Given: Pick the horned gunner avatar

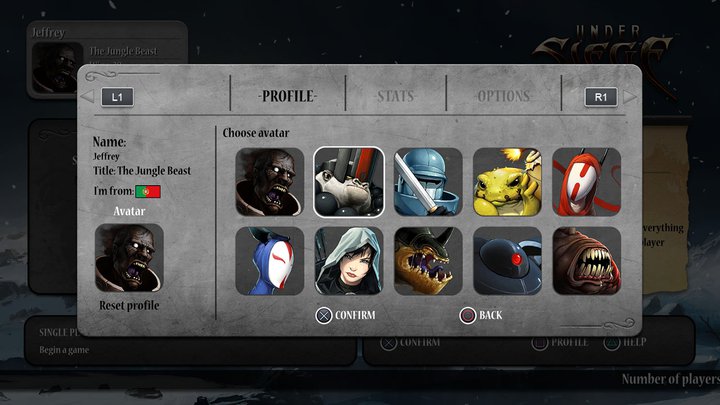Looking at the screenshot, I should coord(349,182).
